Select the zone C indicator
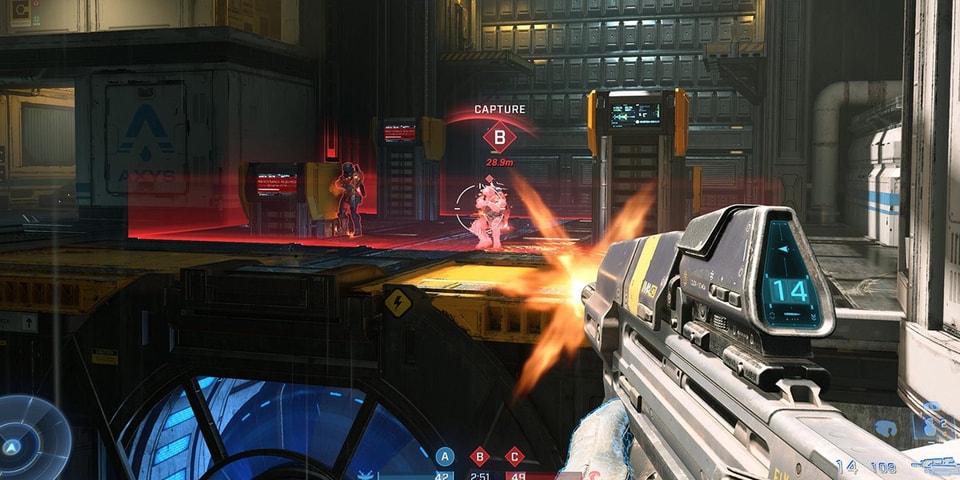Screen dimensions: 960x480 (515, 456)
